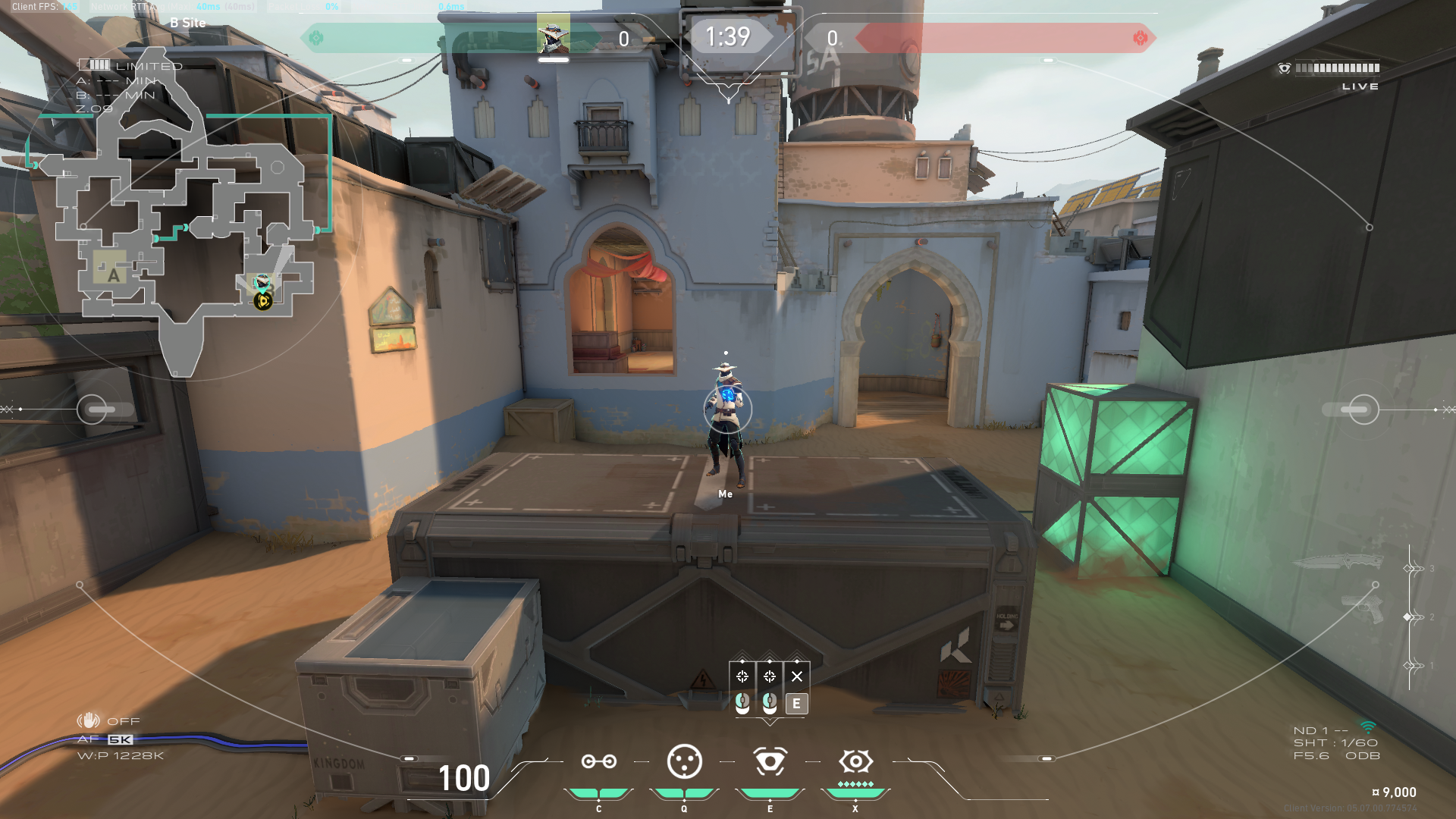Viewport: 1456px width, 819px height.
Task: Select the Cyber Cage ability labeled Q
Action: [x=683, y=761]
